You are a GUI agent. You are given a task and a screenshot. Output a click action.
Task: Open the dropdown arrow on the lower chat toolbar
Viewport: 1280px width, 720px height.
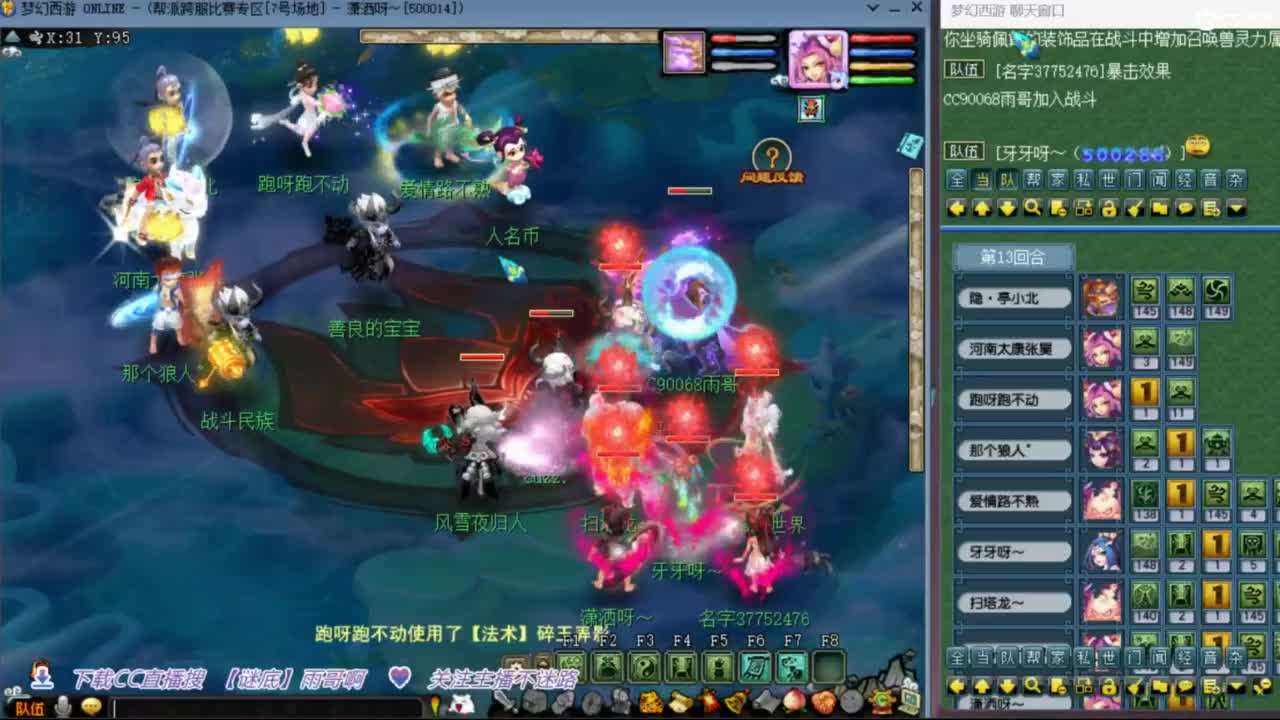click(1235, 686)
